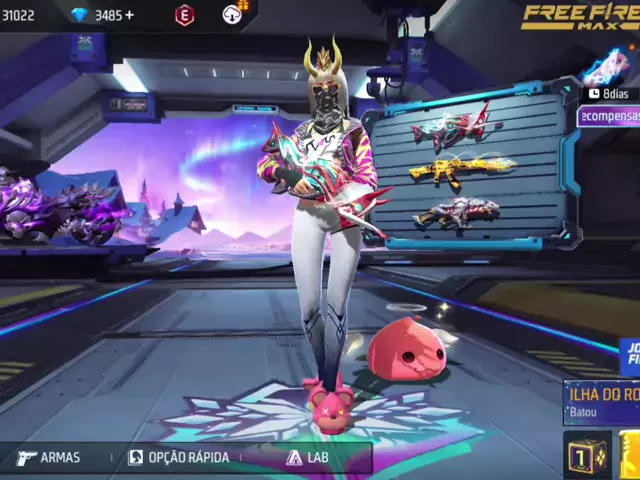Choose the Ilha do Ro map selector
The height and width of the screenshot is (480, 640).
click(x=602, y=400)
